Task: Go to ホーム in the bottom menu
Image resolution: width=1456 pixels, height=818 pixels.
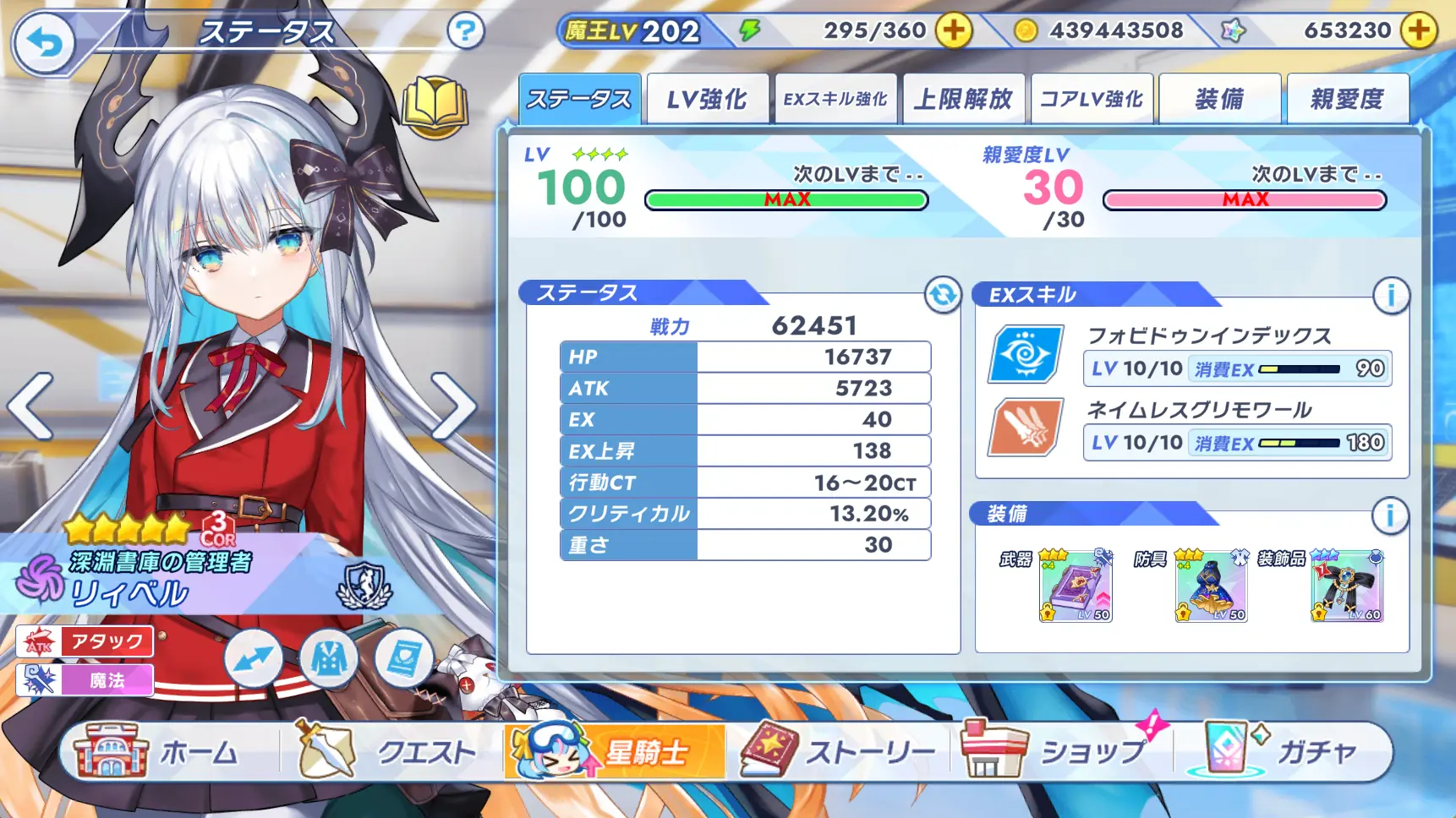Action: tap(161, 751)
